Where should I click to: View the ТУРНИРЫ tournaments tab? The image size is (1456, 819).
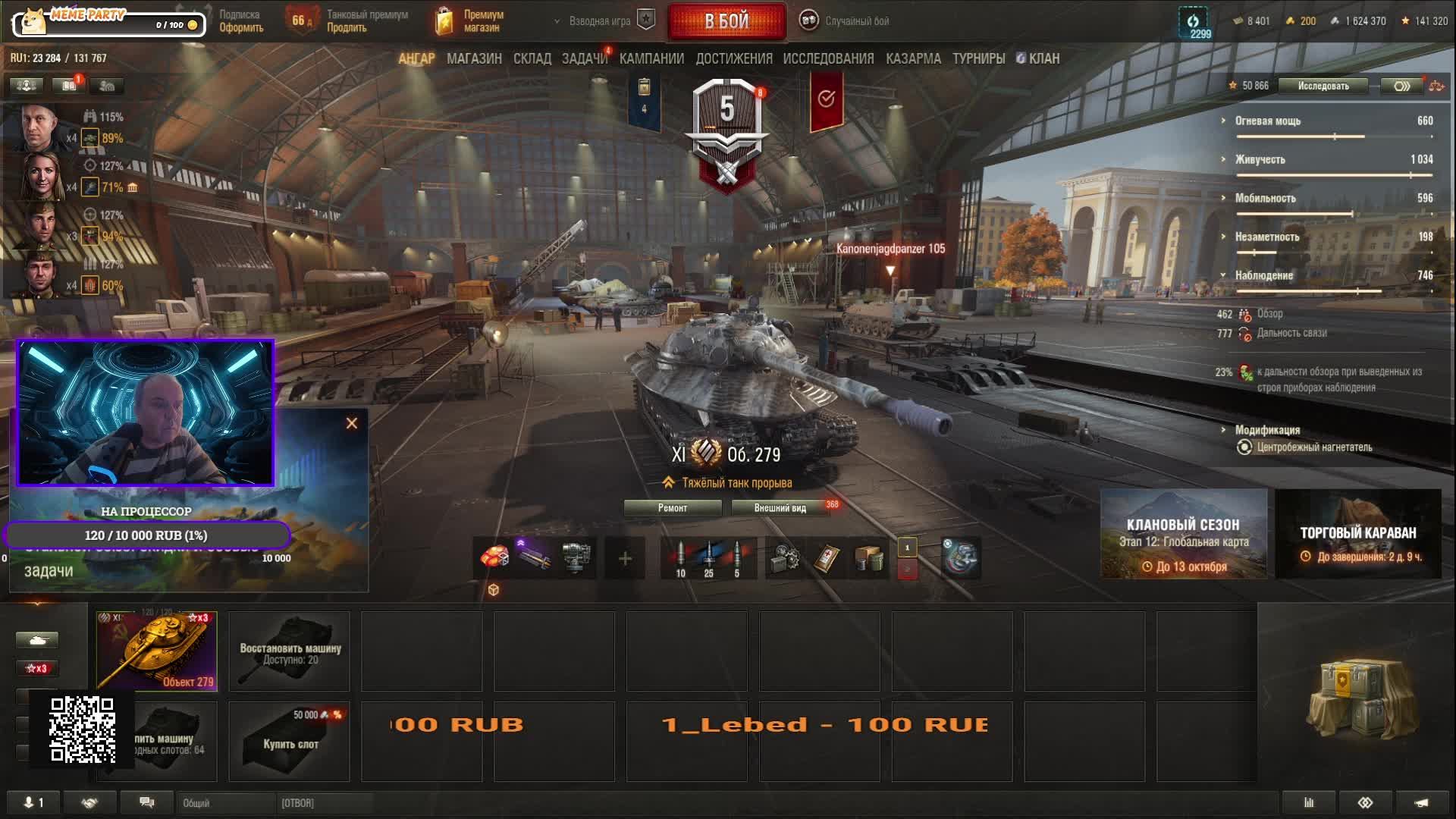point(978,58)
